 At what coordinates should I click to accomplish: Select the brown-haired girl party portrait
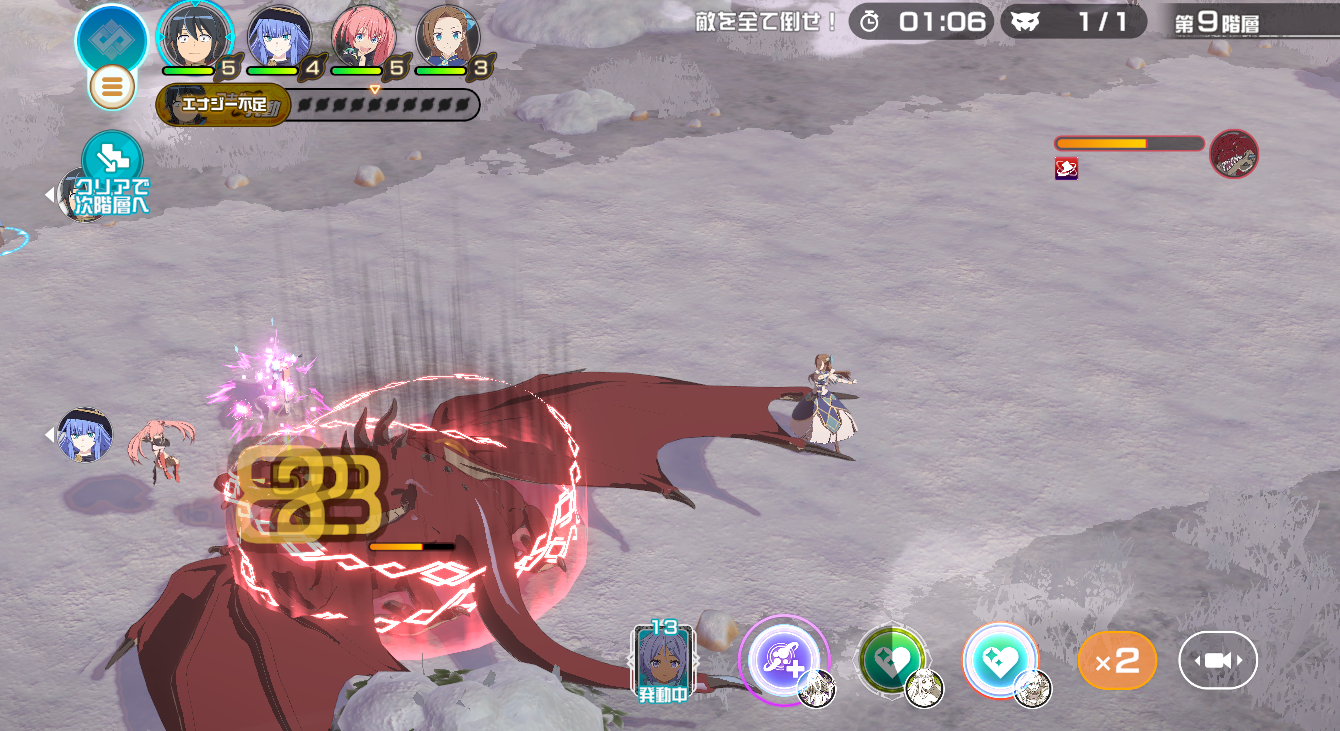[447, 36]
